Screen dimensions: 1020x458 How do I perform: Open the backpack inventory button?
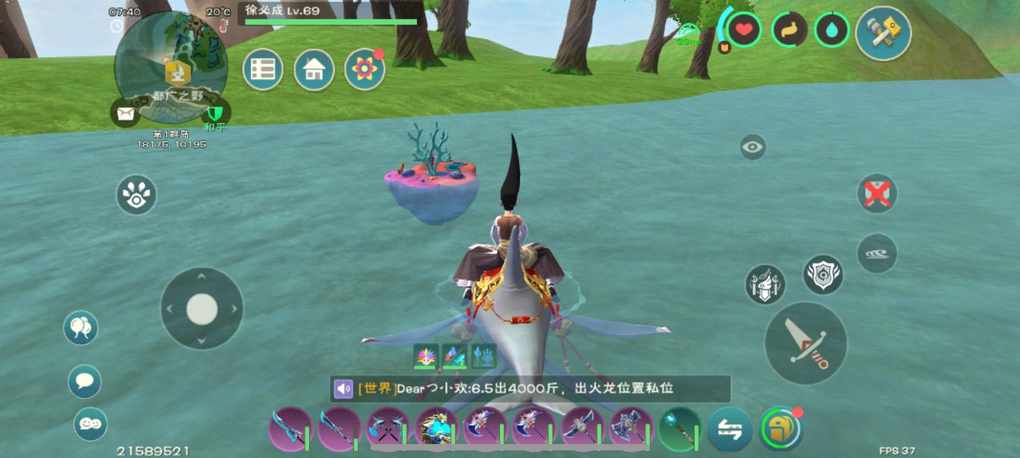pyautogui.click(x=781, y=429)
